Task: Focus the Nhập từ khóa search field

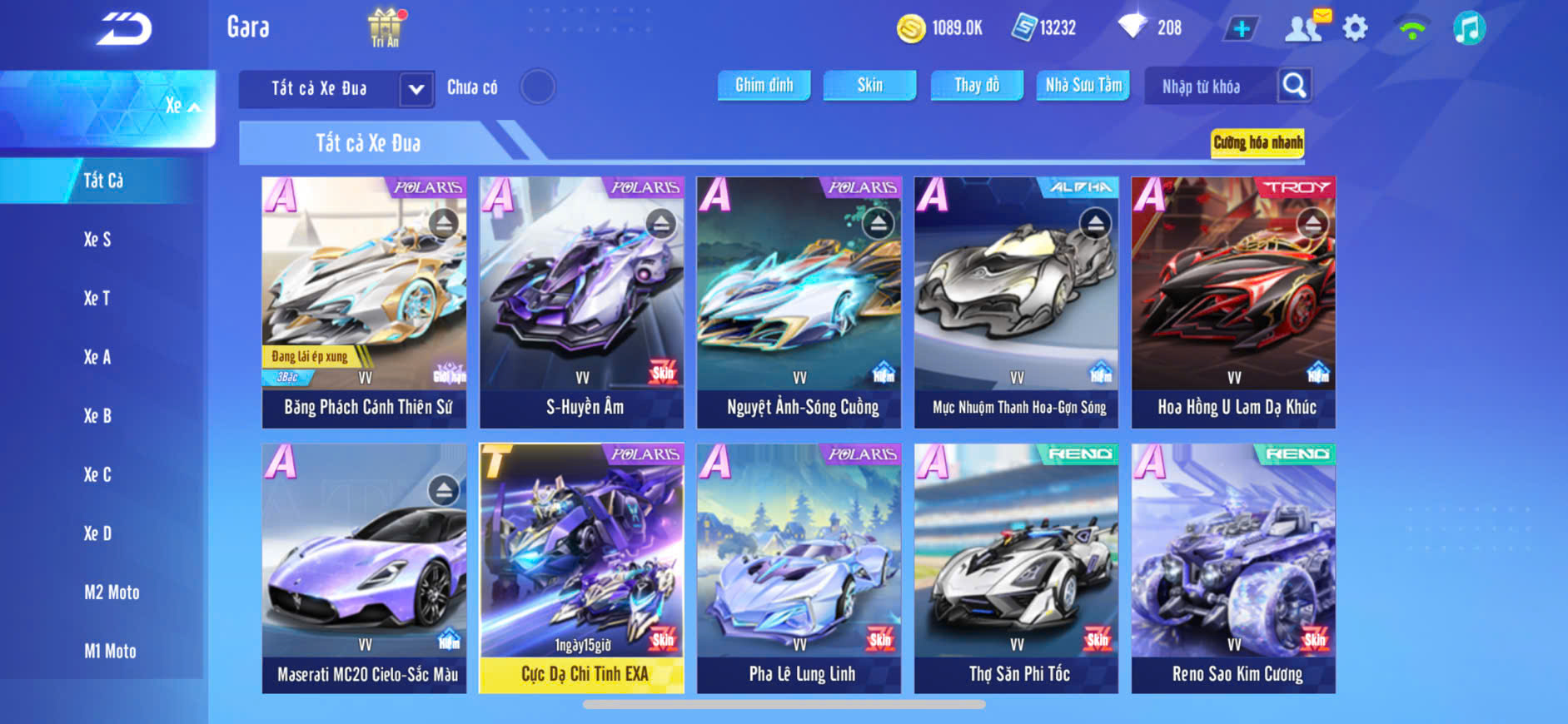Action: point(1210,87)
